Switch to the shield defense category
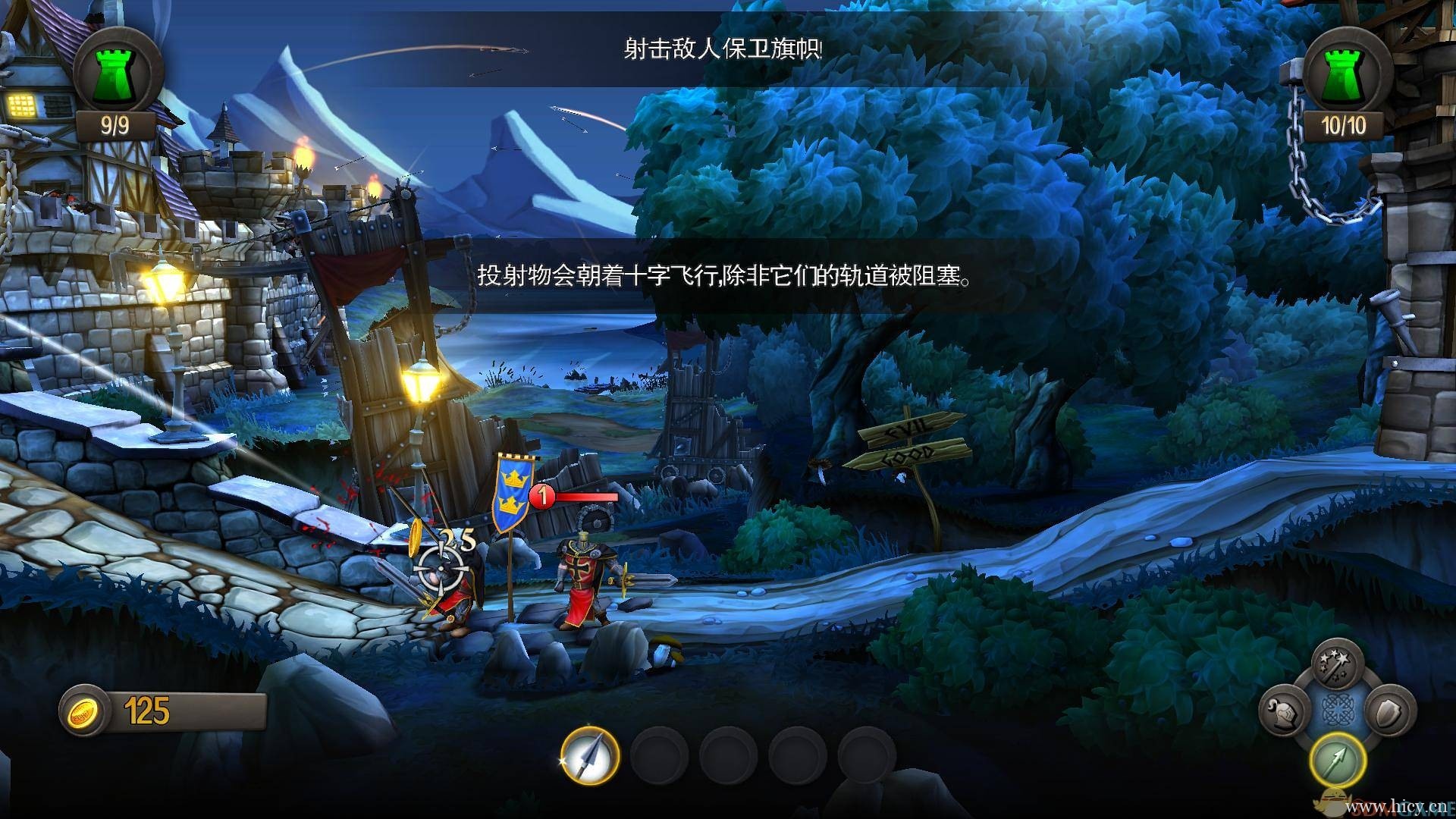 coord(1389,711)
